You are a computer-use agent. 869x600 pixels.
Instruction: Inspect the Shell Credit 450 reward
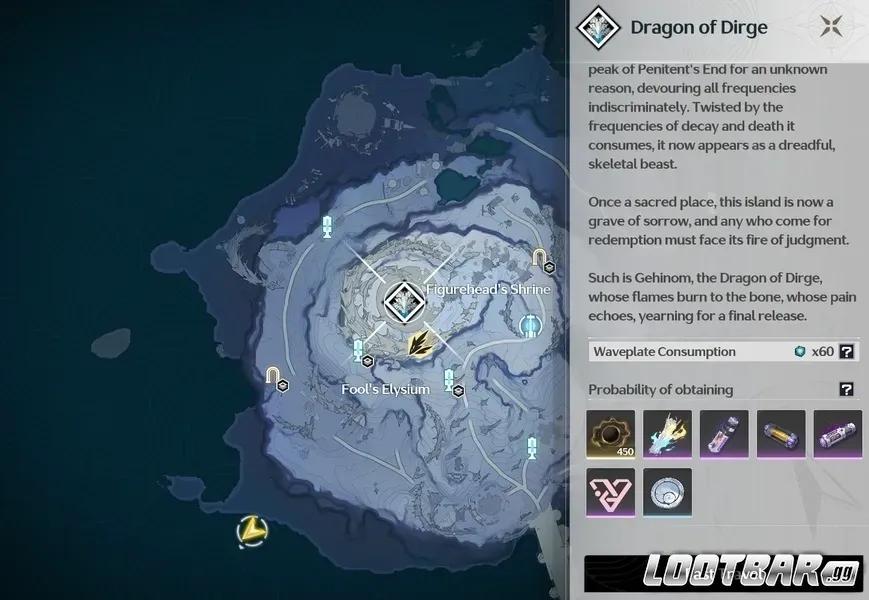click(x=610, y=434)
